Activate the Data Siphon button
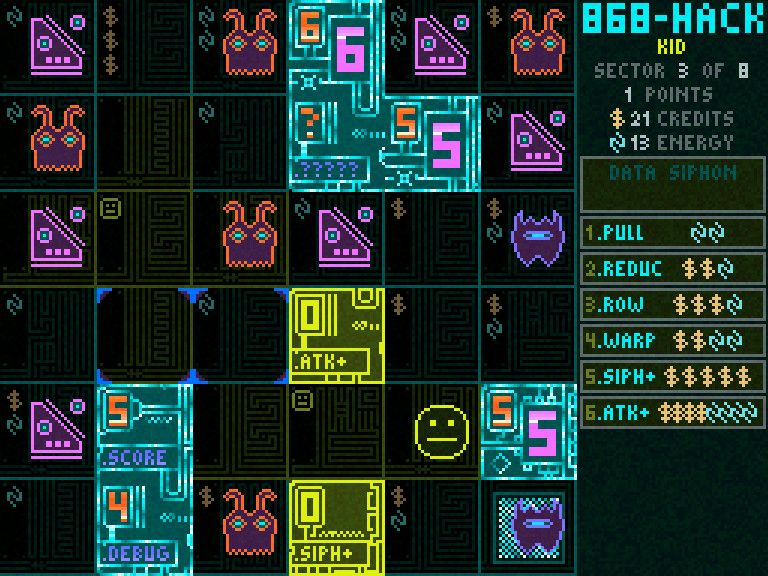This screenshot has width=768, height=576. click(x=673, y=184)
